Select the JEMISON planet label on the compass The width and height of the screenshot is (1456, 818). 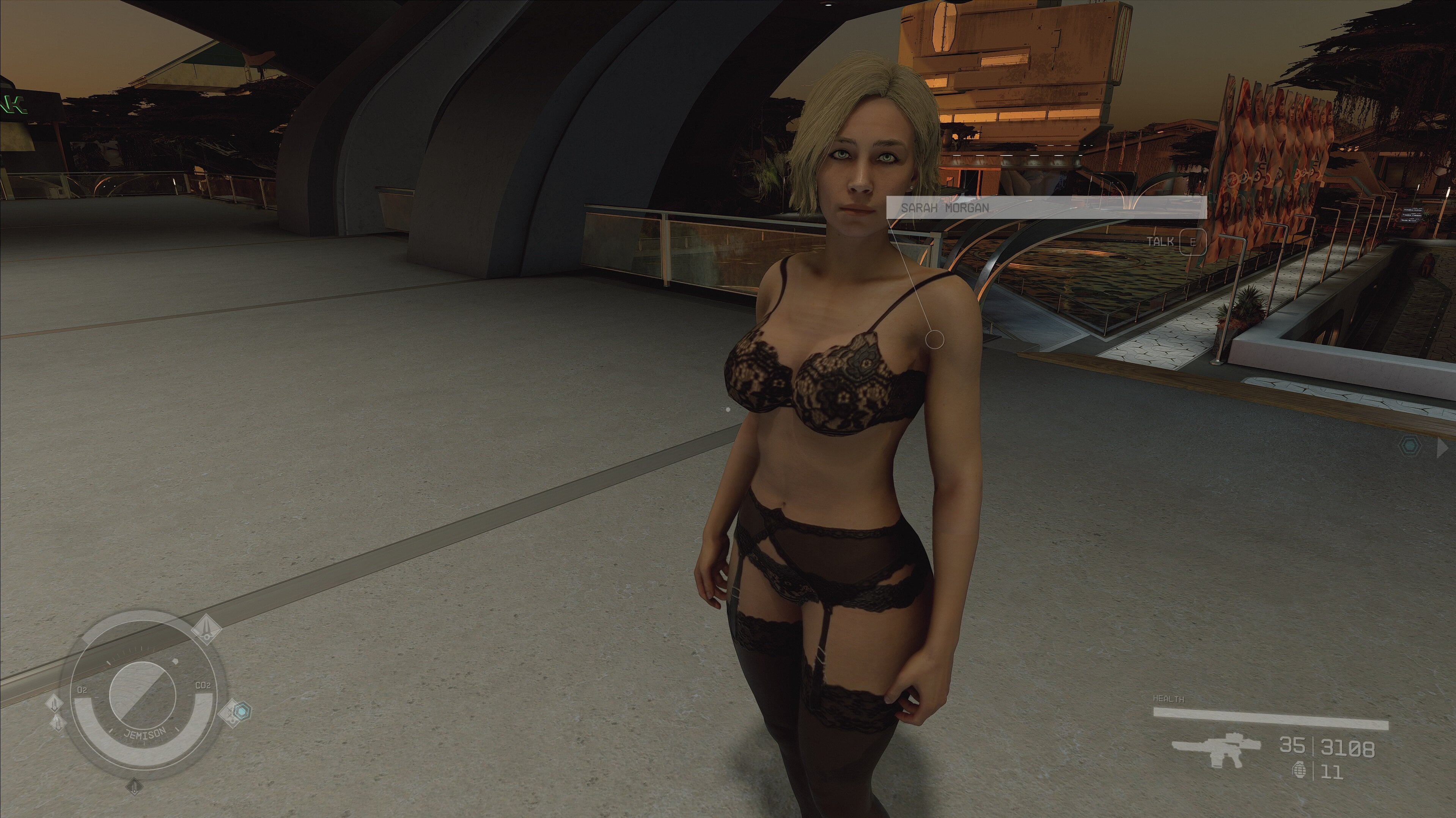[145, 734]
